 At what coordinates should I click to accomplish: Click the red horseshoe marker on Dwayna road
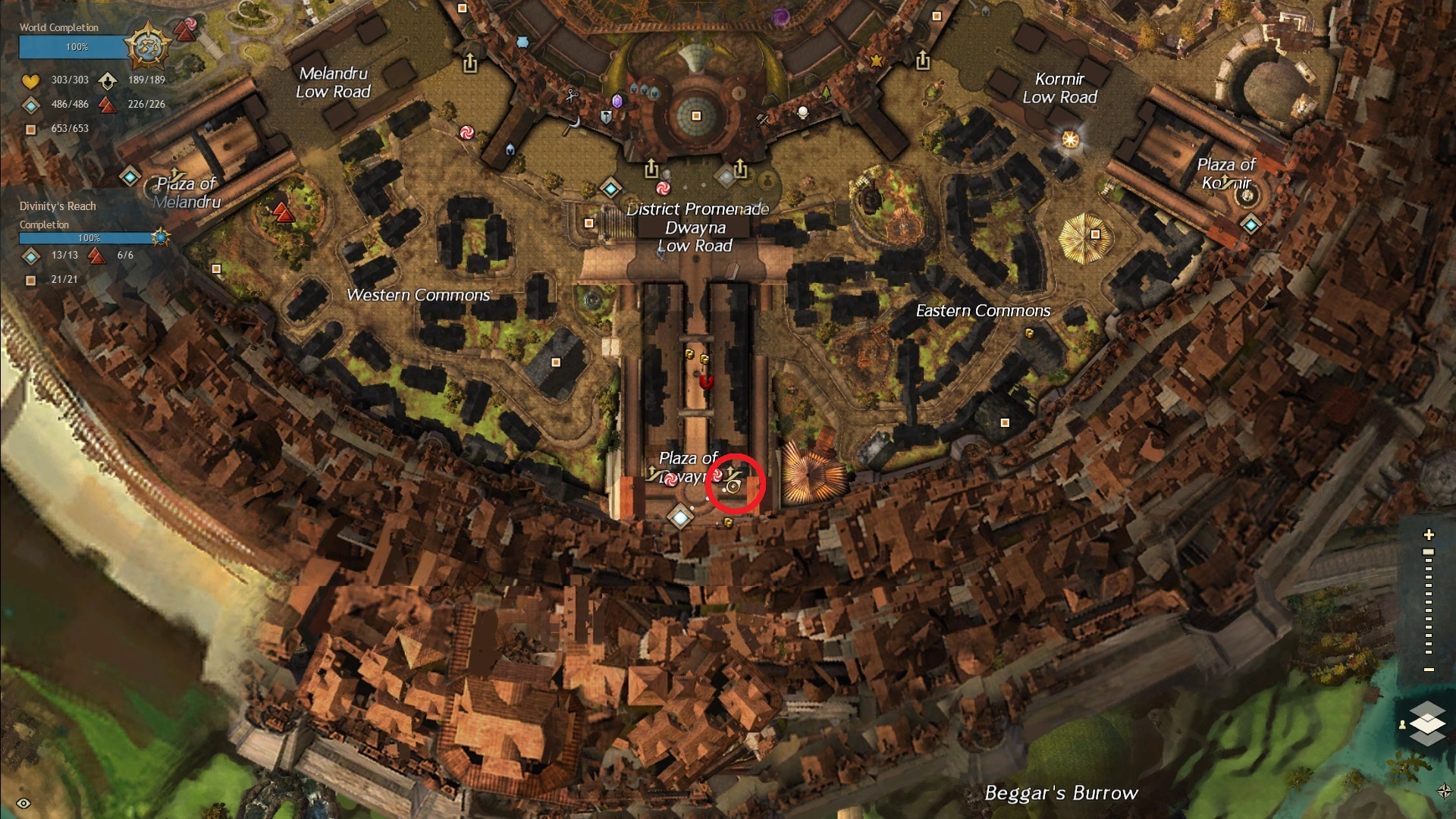click(706, 382)
